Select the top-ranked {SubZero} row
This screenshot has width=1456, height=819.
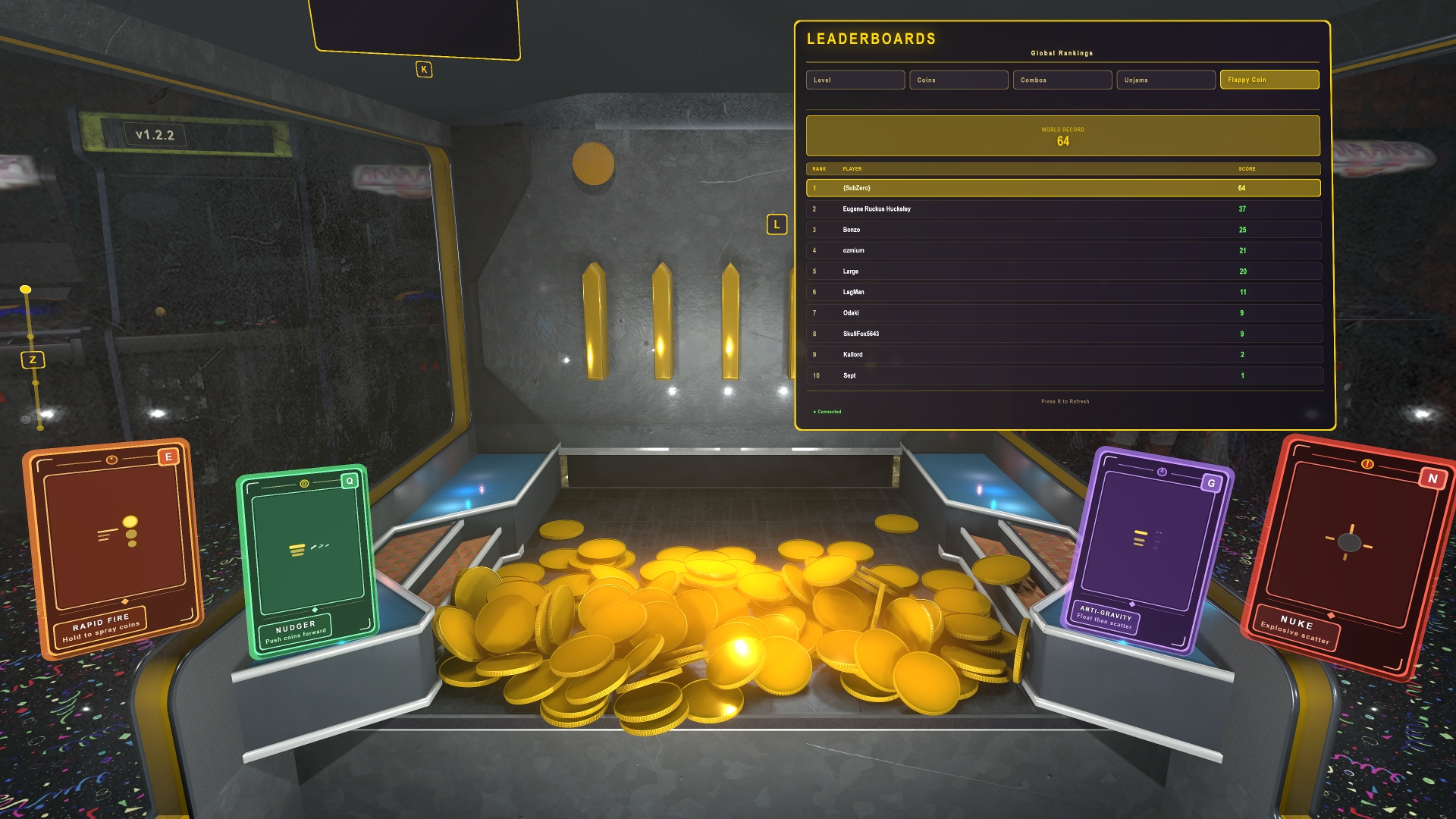(x=1062, y=188)
